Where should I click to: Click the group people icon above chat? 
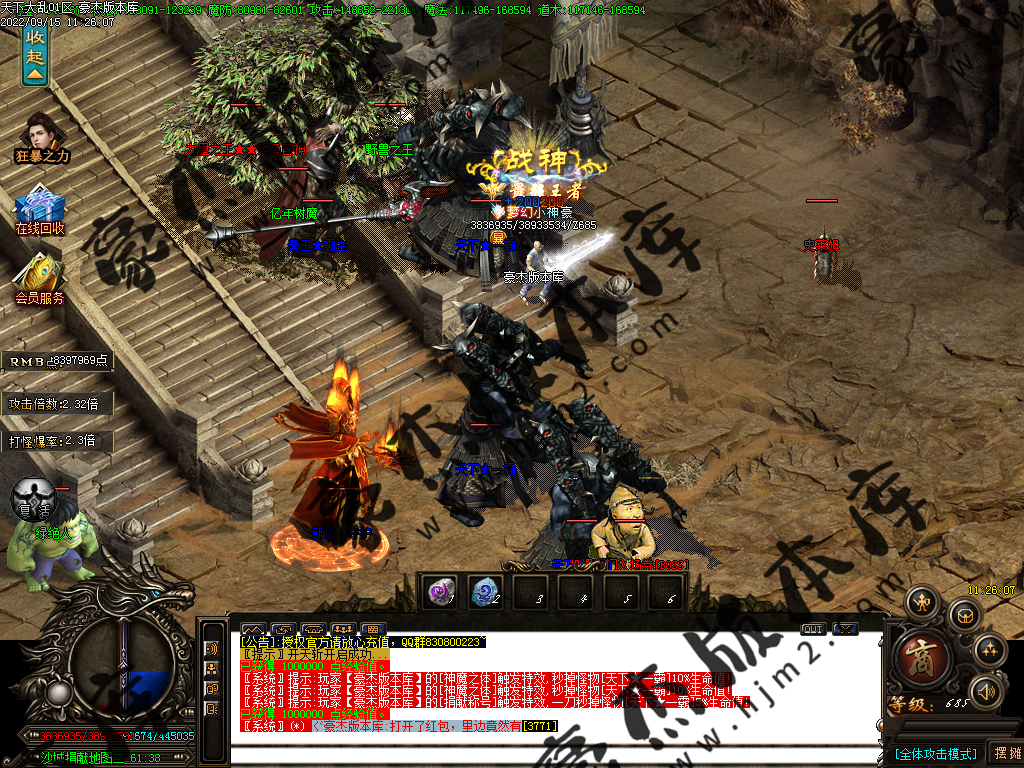click(x=343, y=630)
